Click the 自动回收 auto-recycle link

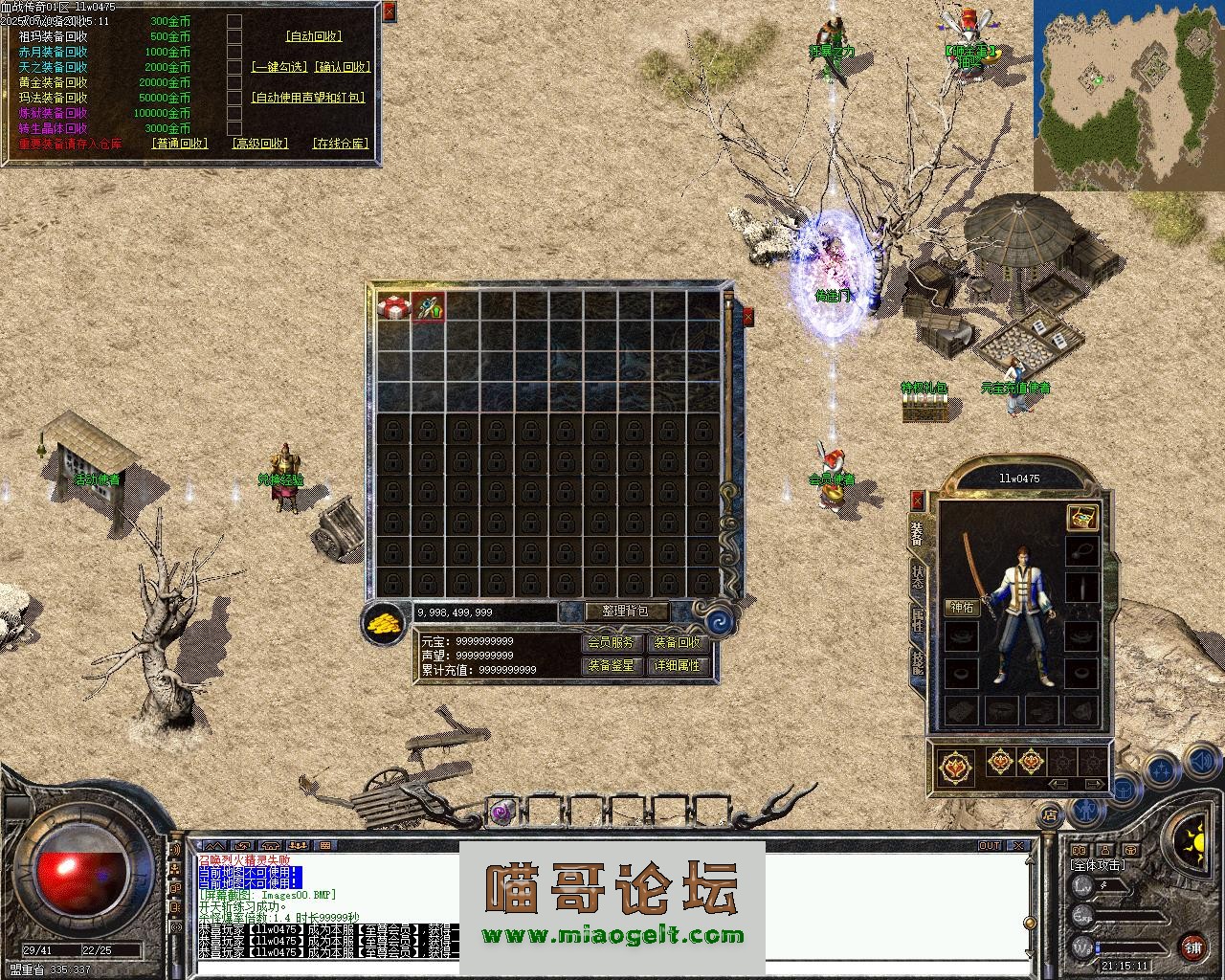[313, 36]
